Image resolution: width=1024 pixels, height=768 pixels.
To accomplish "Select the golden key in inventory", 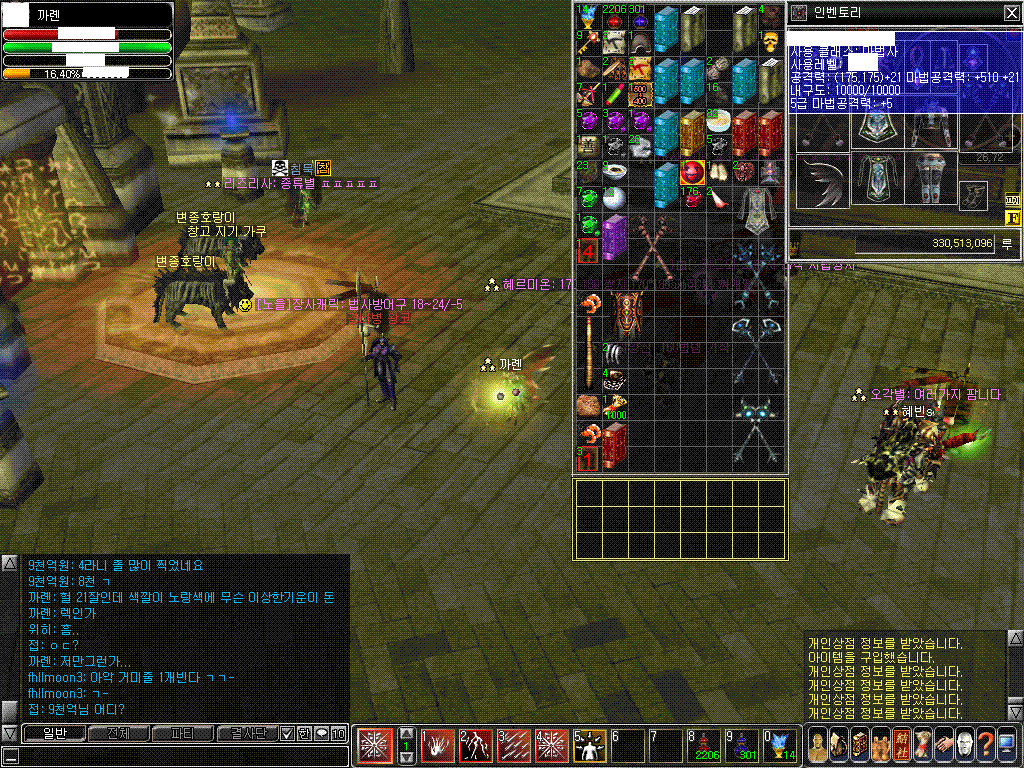I will coord(587,43).
